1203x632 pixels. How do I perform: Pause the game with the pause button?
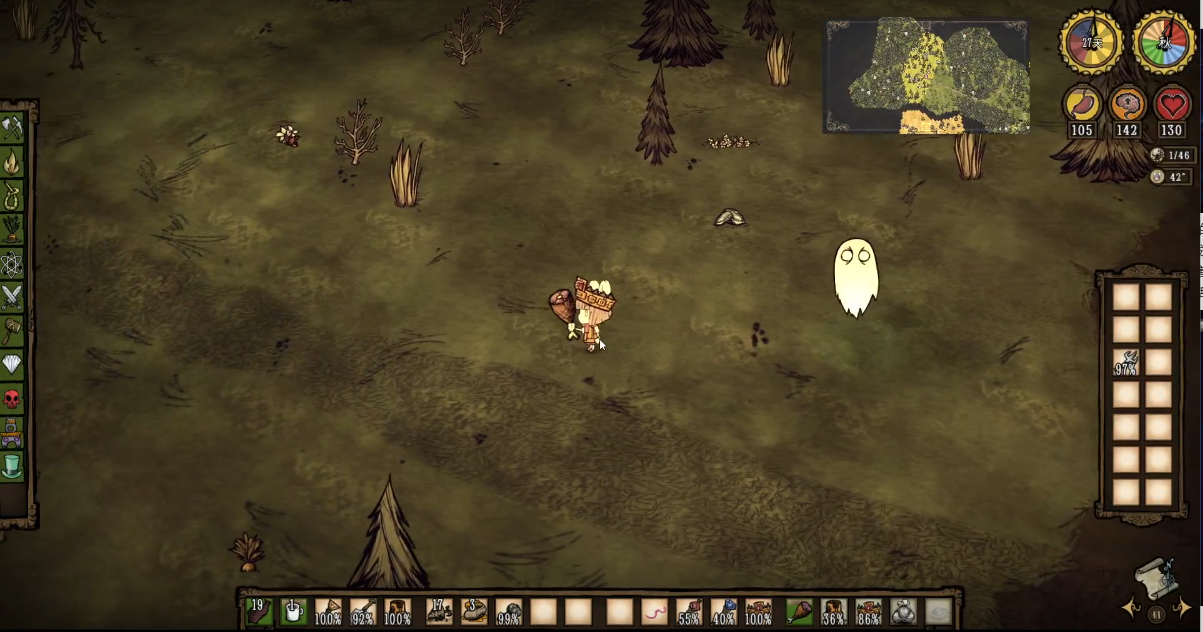1156,614
